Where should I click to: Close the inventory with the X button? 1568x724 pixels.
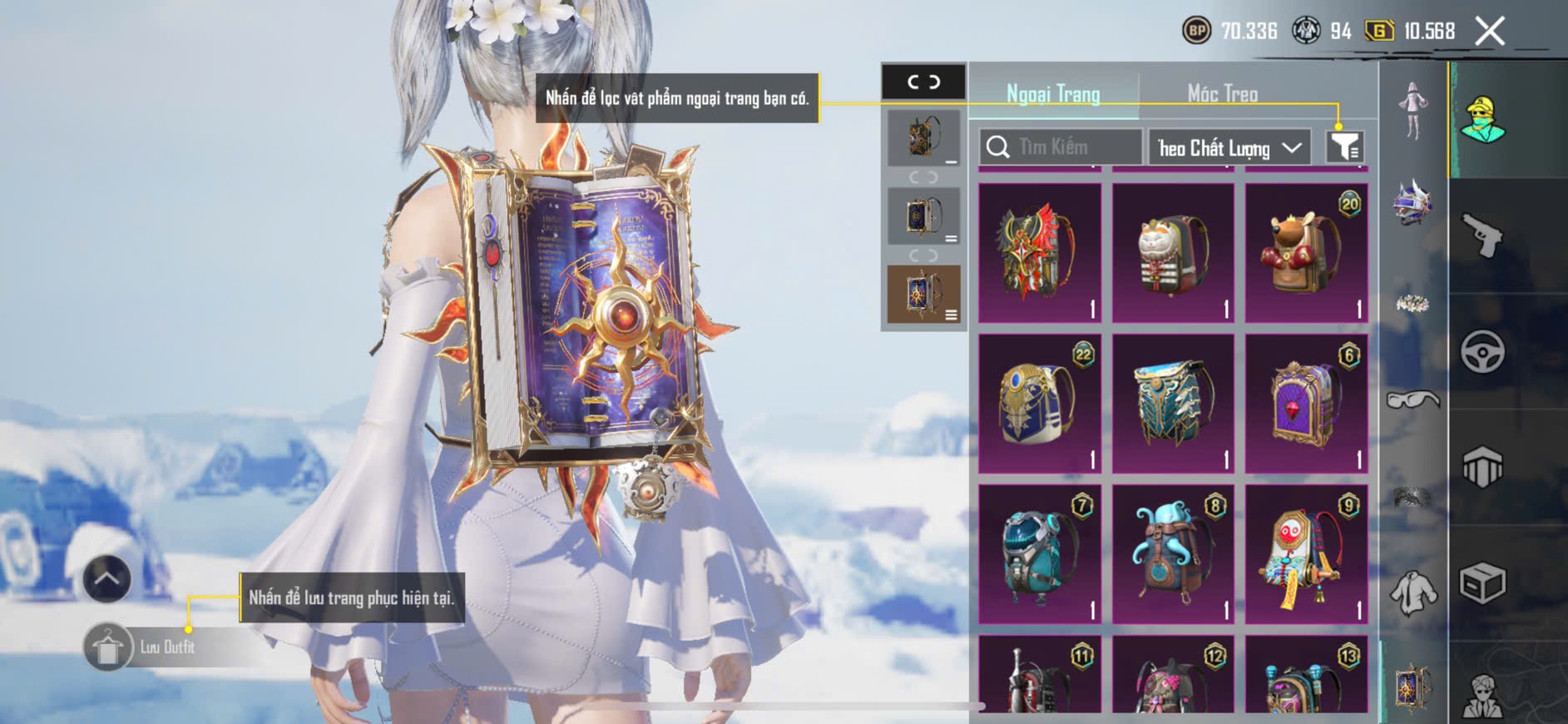(1489, 32)
